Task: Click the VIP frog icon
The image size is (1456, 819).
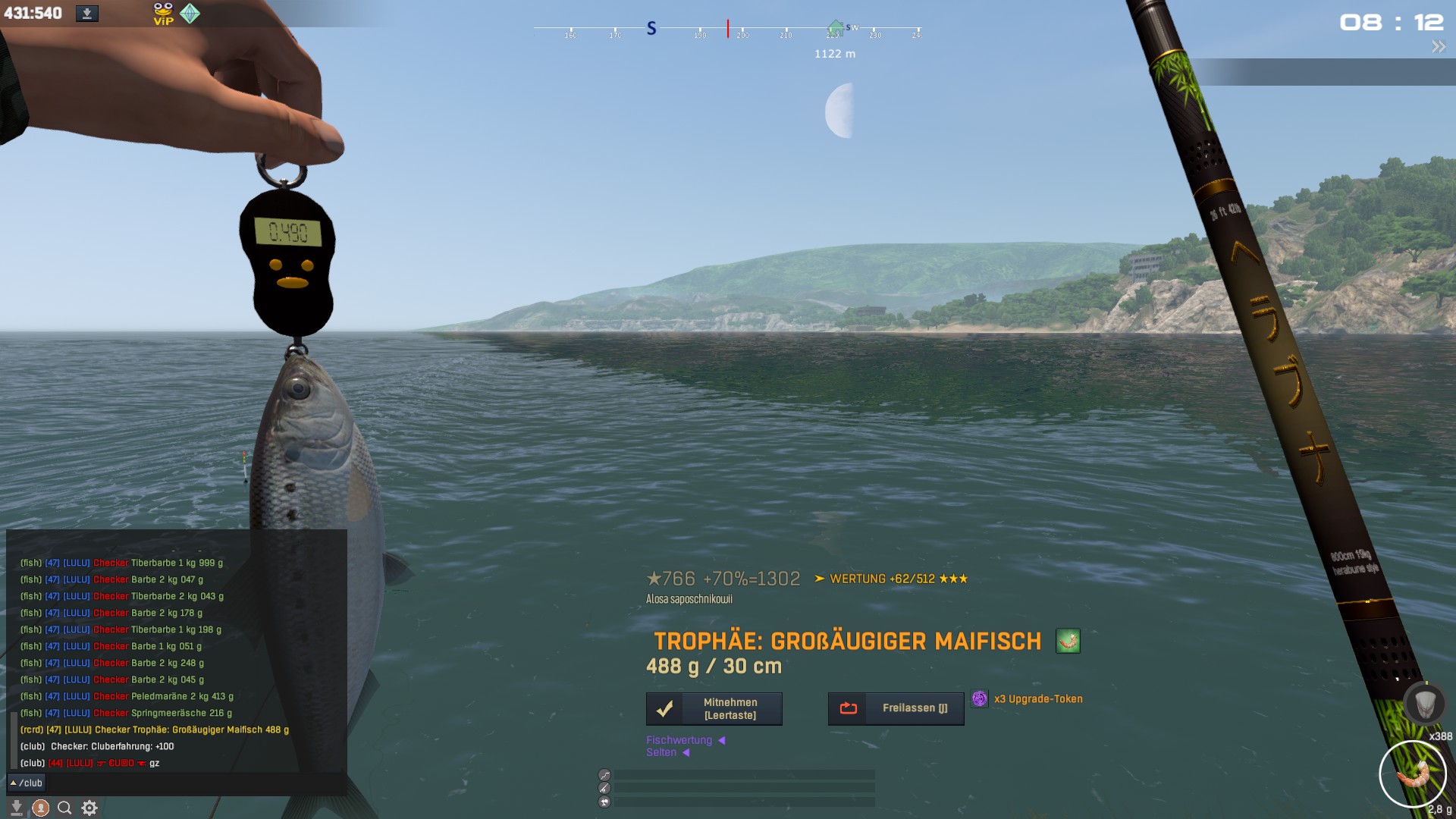Action: tap(163, 14)
